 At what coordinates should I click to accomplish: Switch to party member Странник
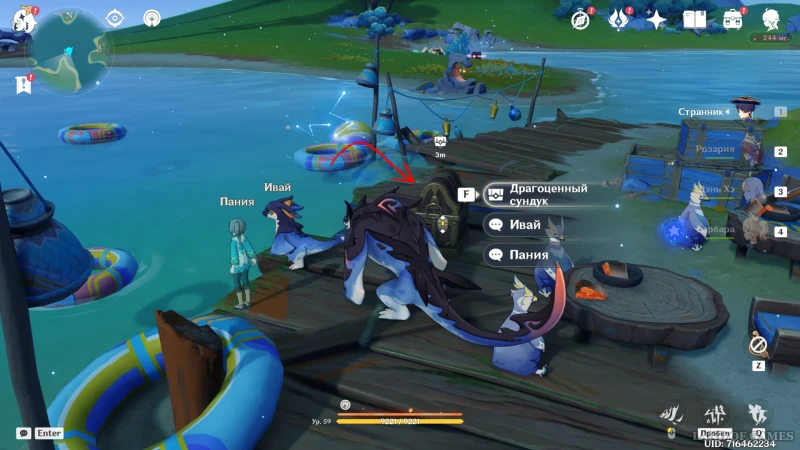[x=744, y=112]
